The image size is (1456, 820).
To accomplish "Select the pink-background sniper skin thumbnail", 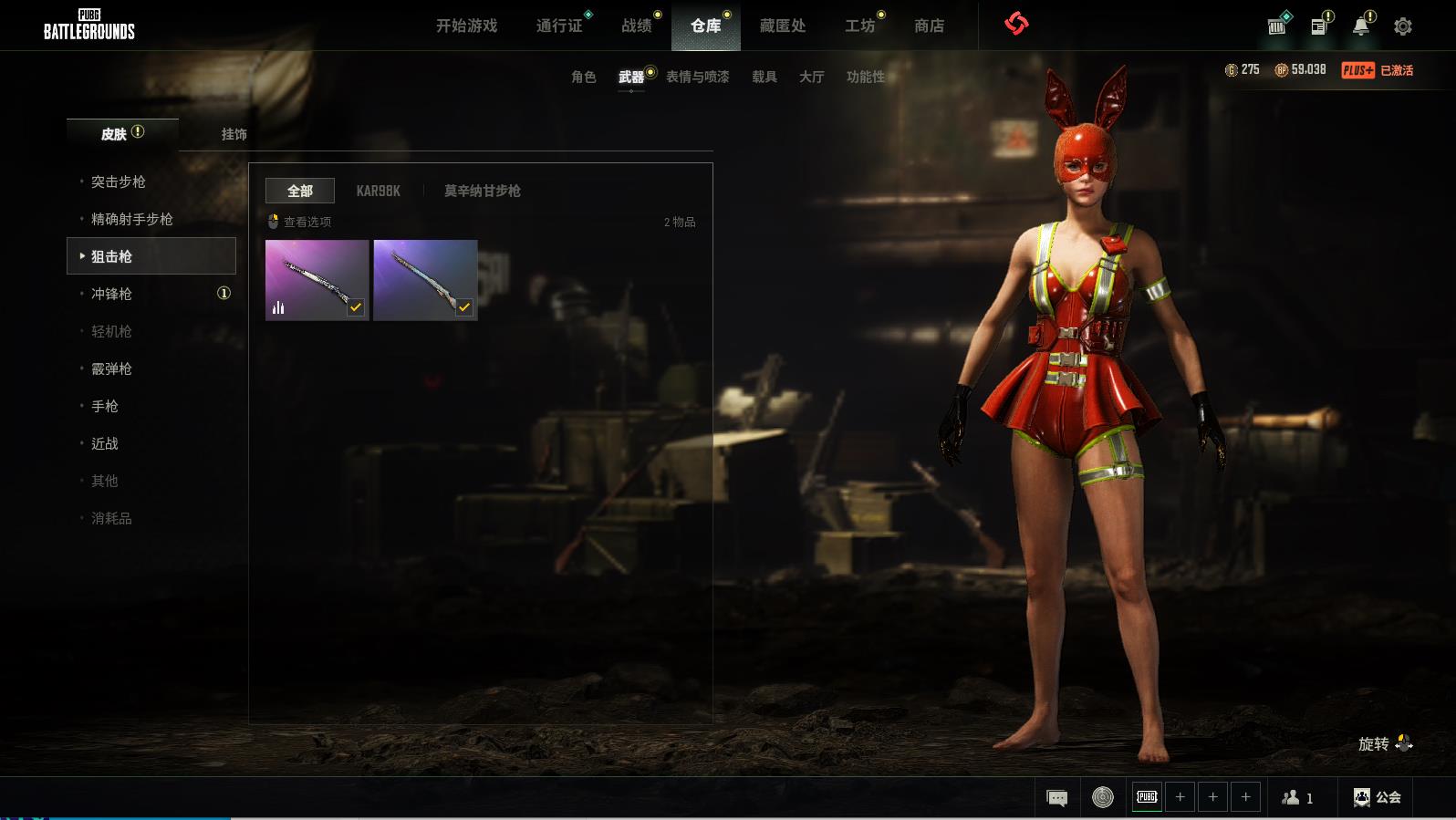I will (x=317, y=280).
